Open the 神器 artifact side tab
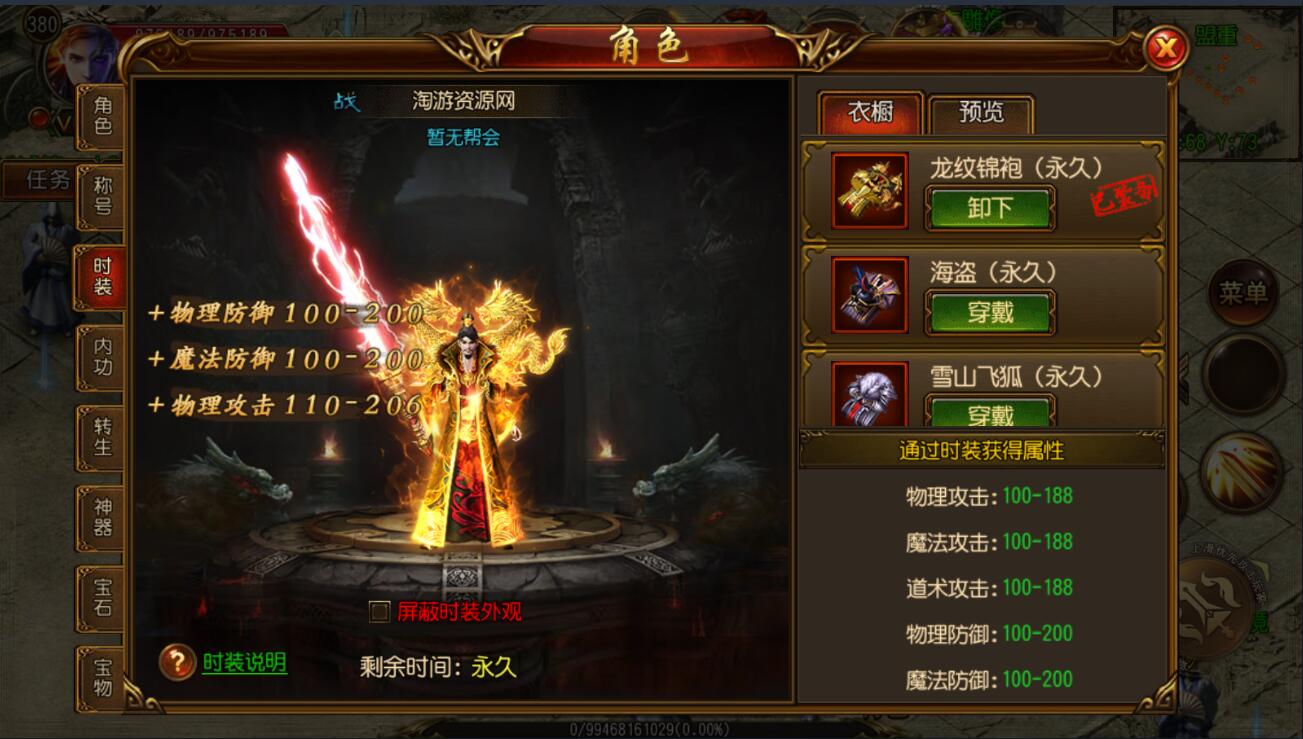This screenshot has height=739, width=1303. coord(102,517)
